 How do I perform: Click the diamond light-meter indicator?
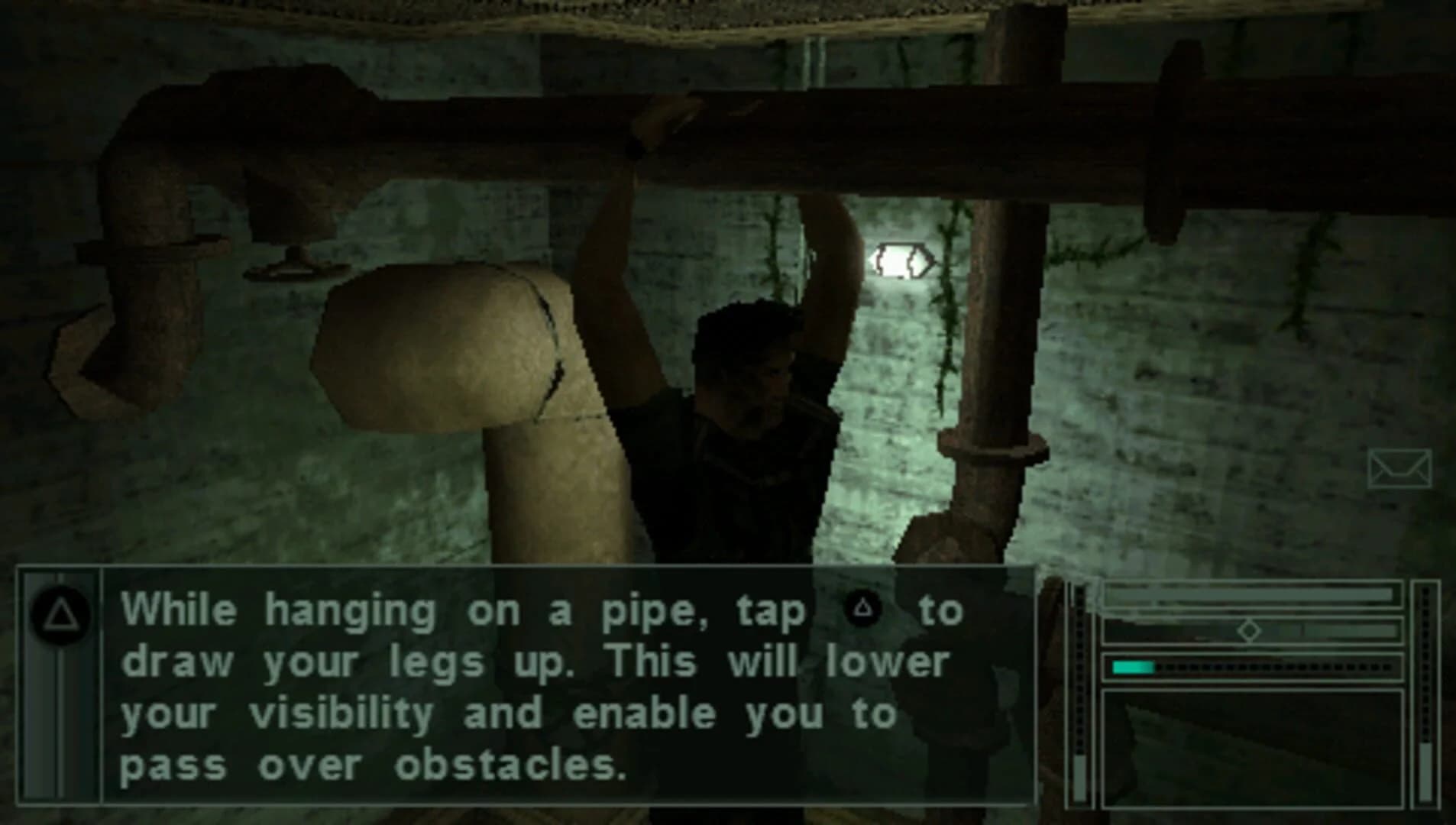[x=1250, y=630]
